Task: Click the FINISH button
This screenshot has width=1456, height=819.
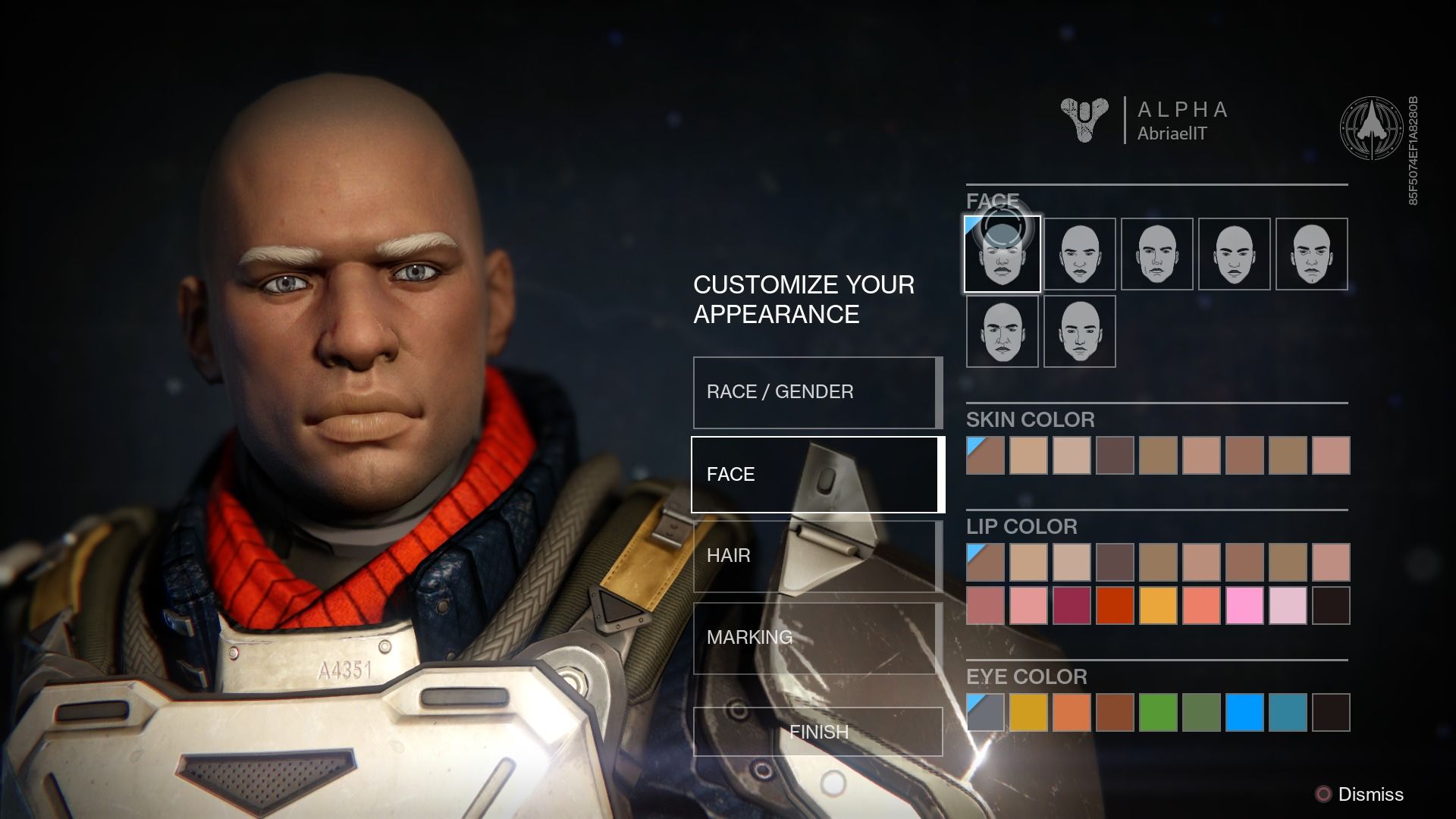Action: click(x=818, y=732)
